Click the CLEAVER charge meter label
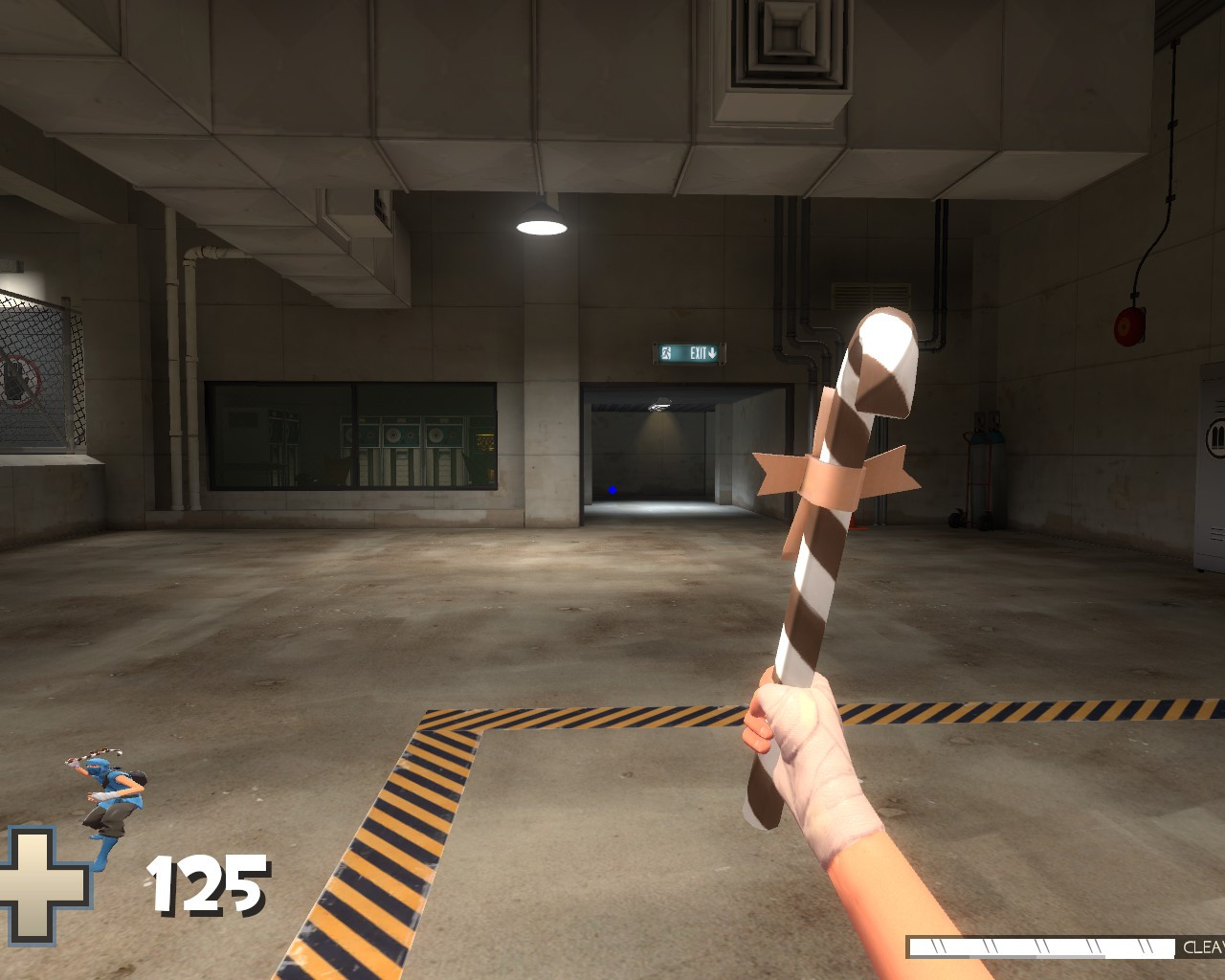Viewport: 1225px width, 980px height. (x=1203, y=946)
